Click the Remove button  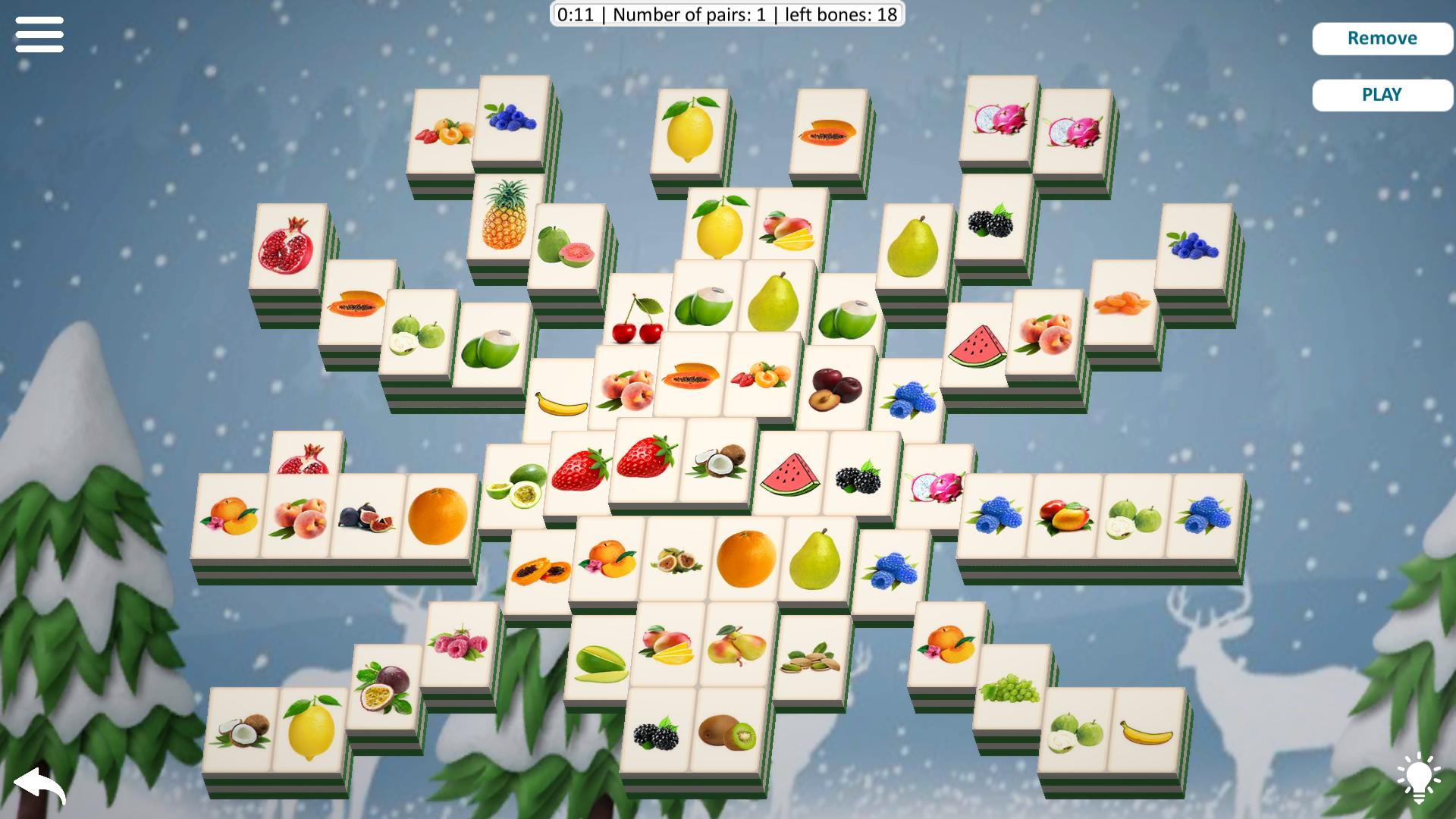point(1382,38)
